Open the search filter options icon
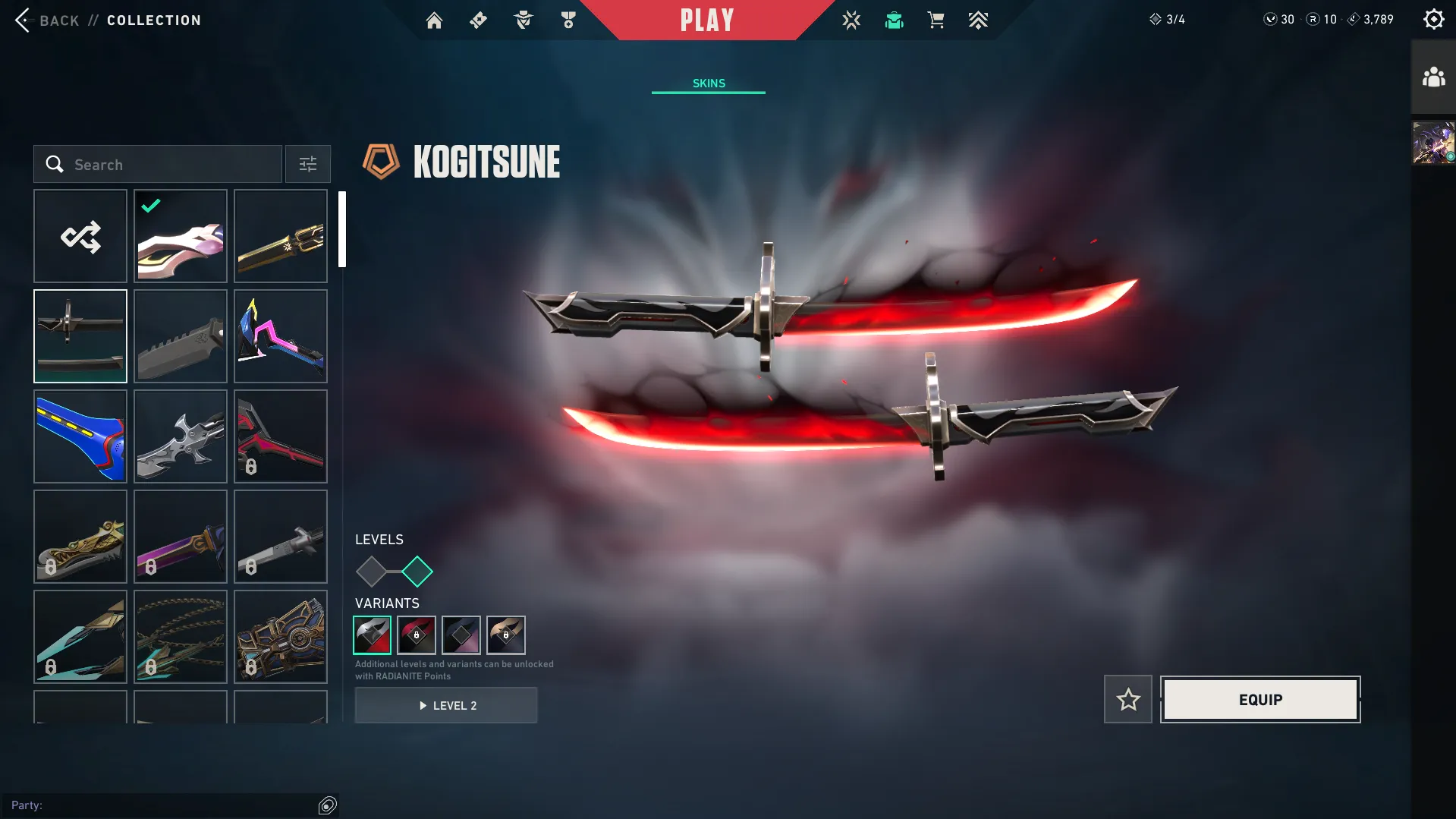 (307, 164)
